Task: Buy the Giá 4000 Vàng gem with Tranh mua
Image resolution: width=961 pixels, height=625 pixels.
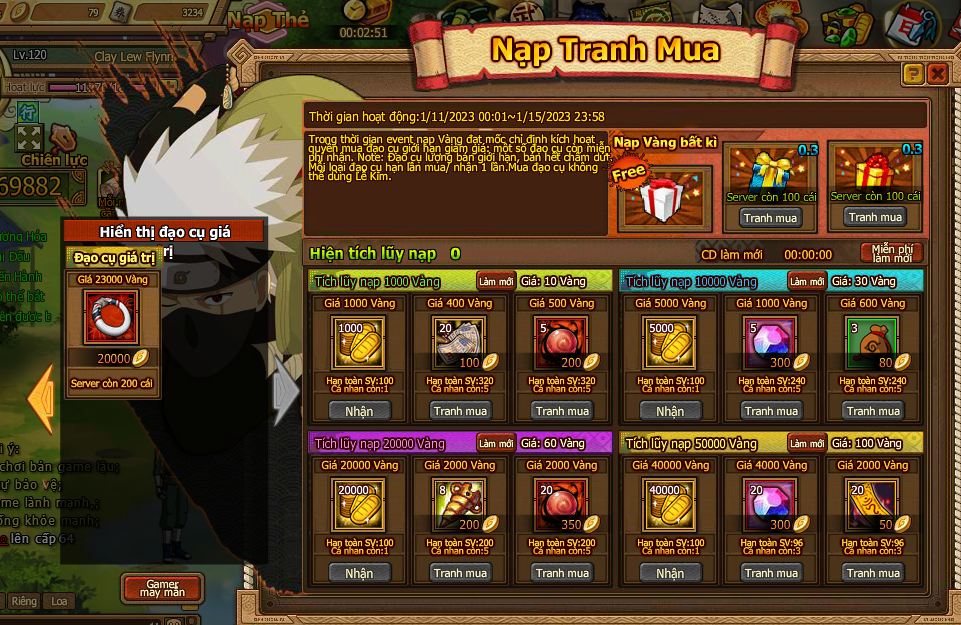Action: (771, 573)
